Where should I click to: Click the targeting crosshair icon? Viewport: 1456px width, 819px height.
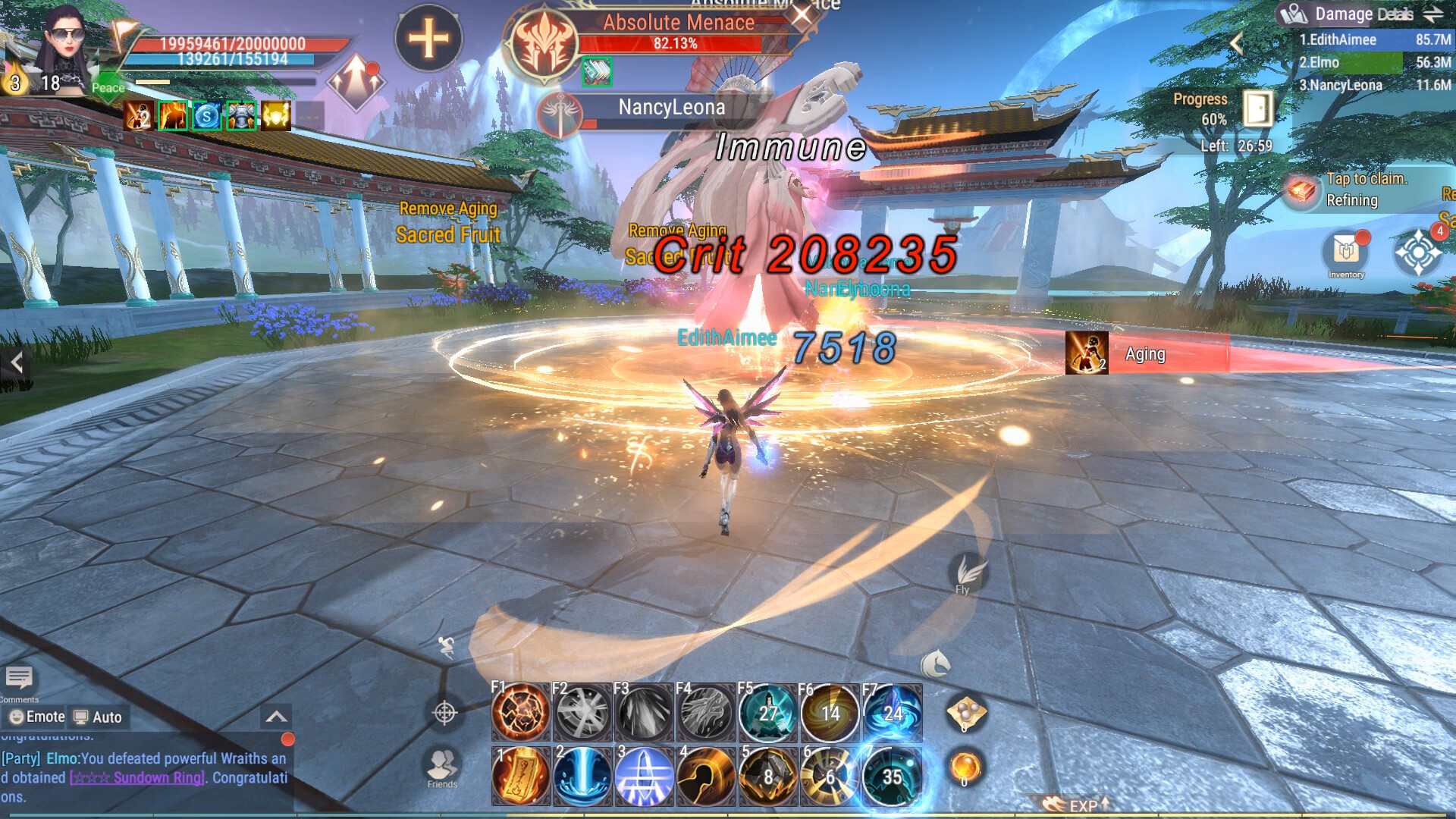(445, 714)
